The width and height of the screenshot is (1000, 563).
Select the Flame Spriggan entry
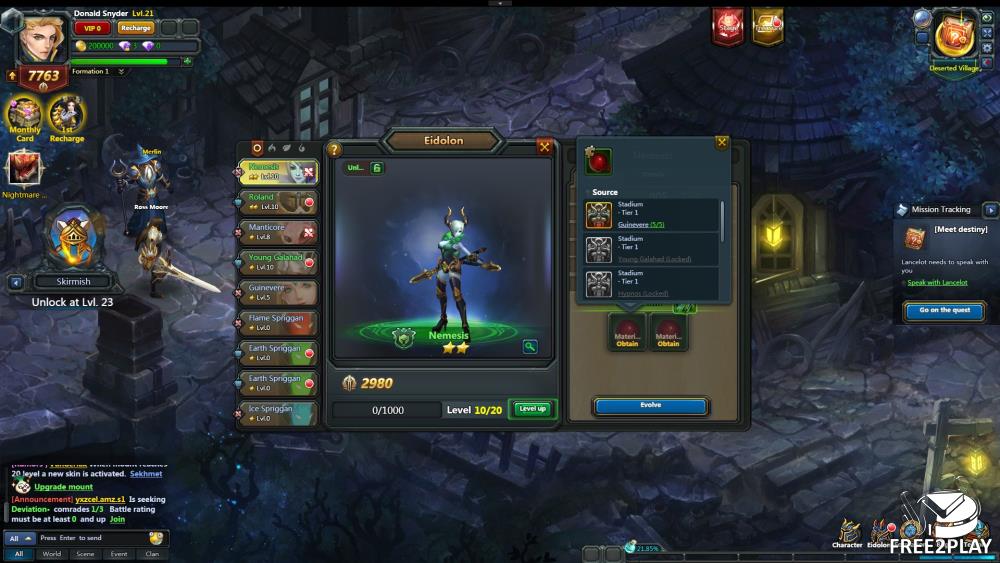click(x=278, y=322)
